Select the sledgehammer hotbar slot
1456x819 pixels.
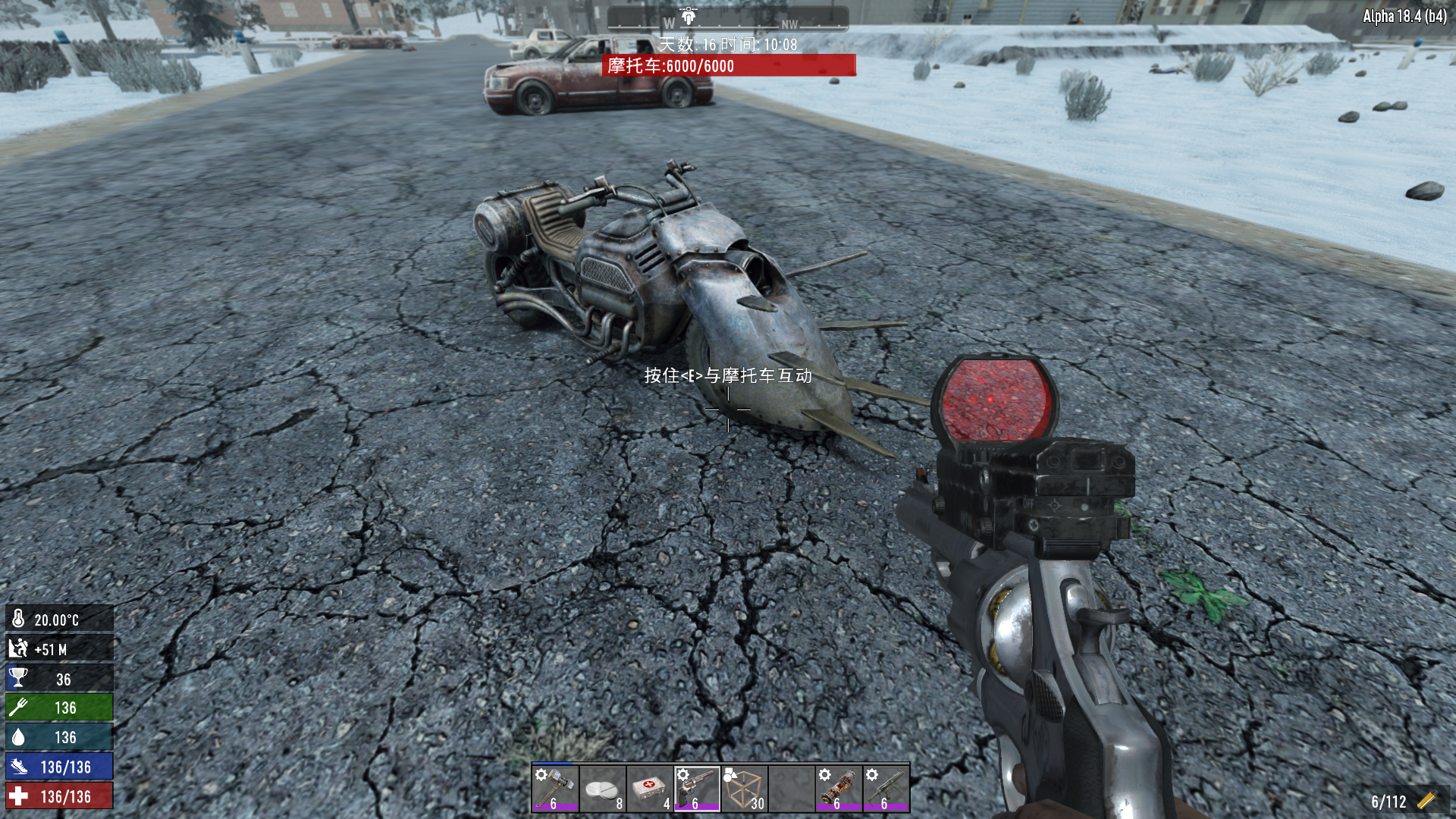555,789
